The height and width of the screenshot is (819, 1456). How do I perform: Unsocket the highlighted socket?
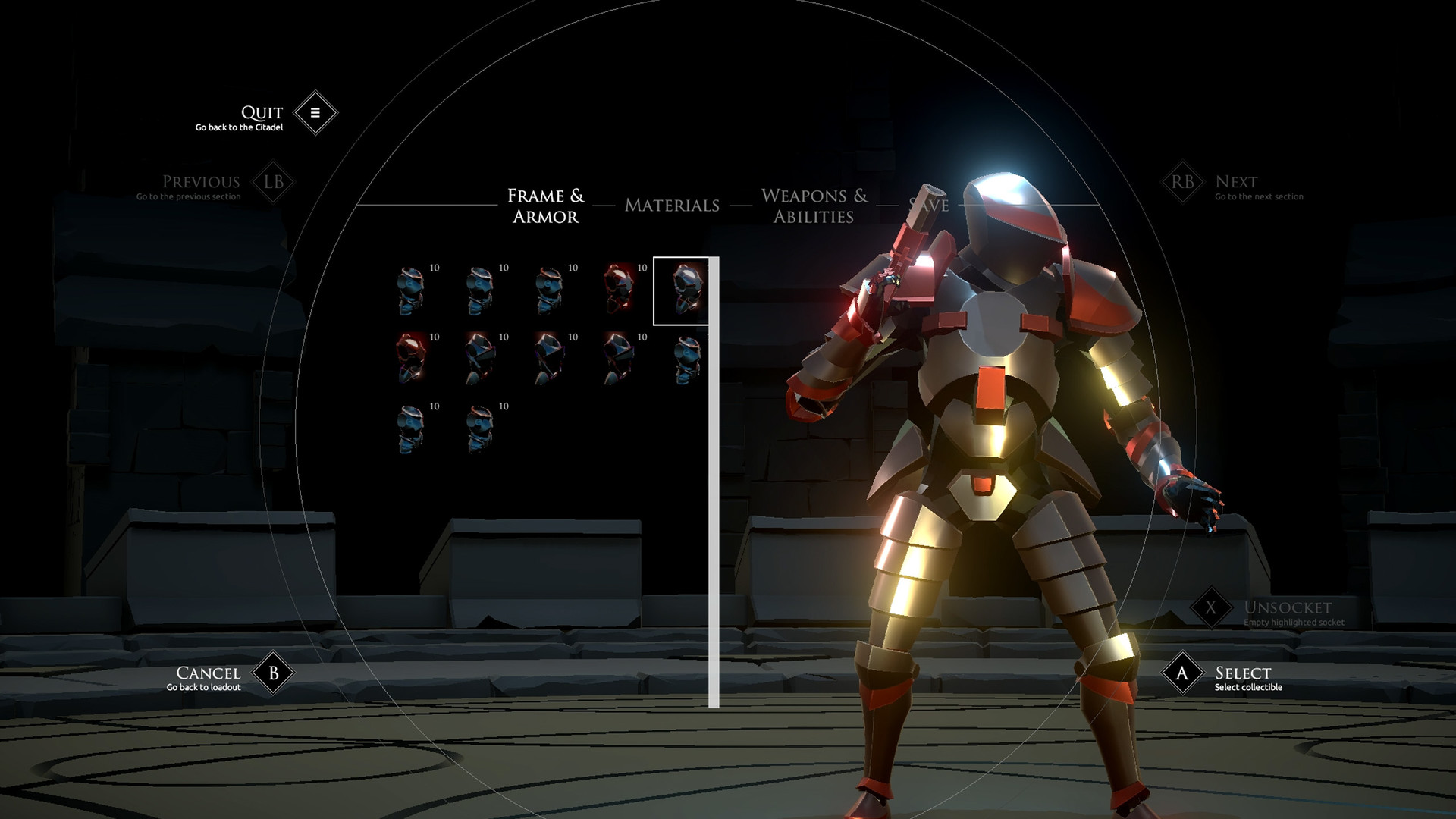(x=1211, y=607)
